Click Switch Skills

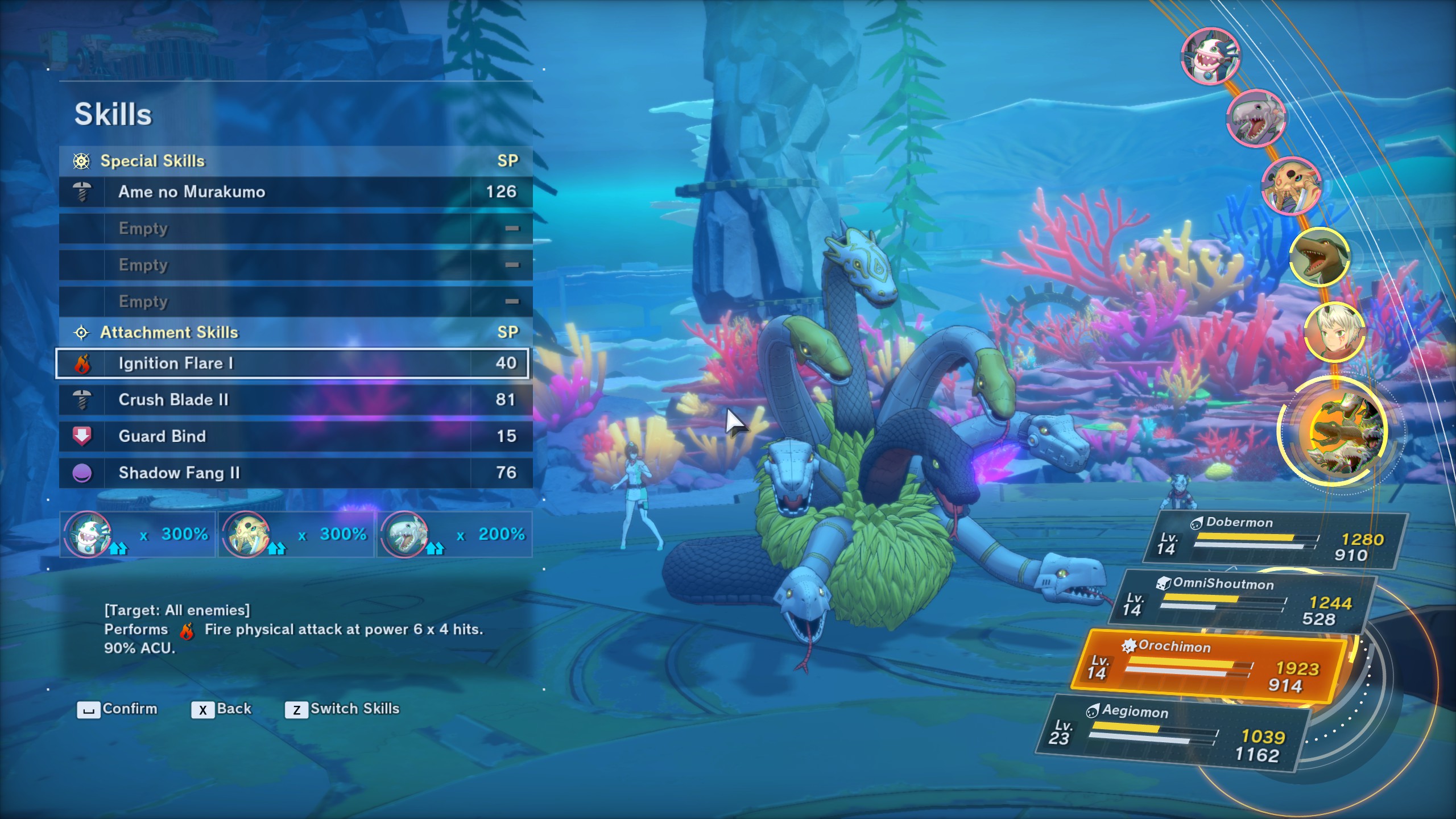point(342,709)
